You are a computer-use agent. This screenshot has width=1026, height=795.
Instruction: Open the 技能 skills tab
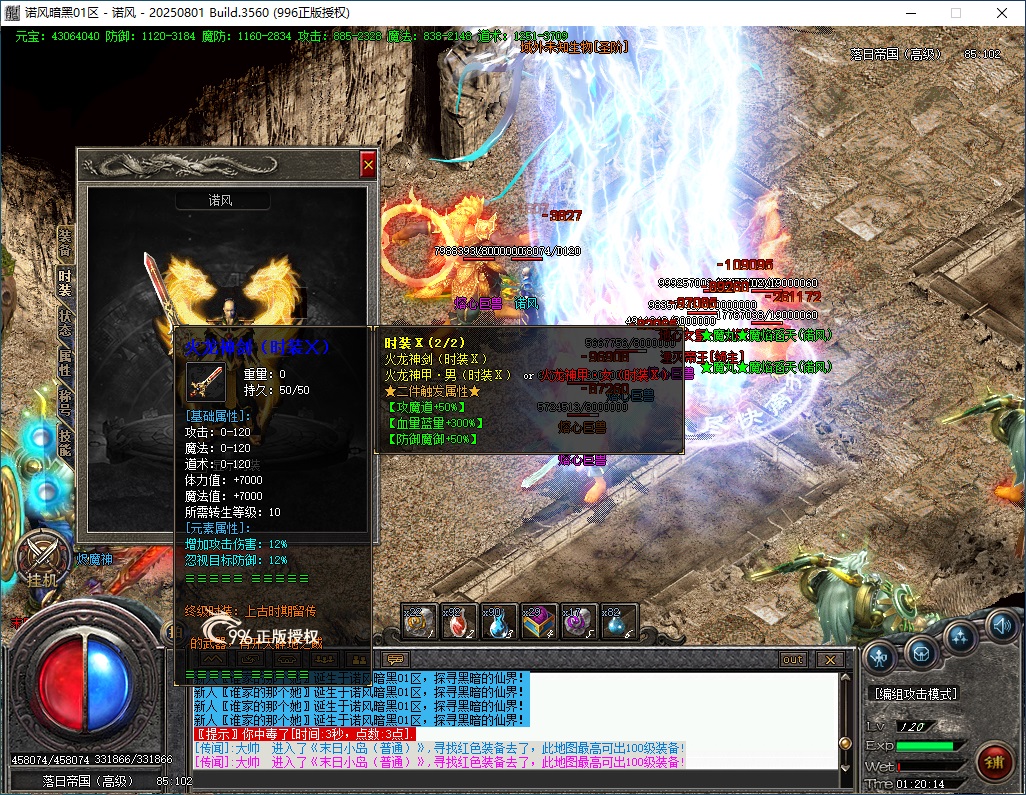[65, 442]
